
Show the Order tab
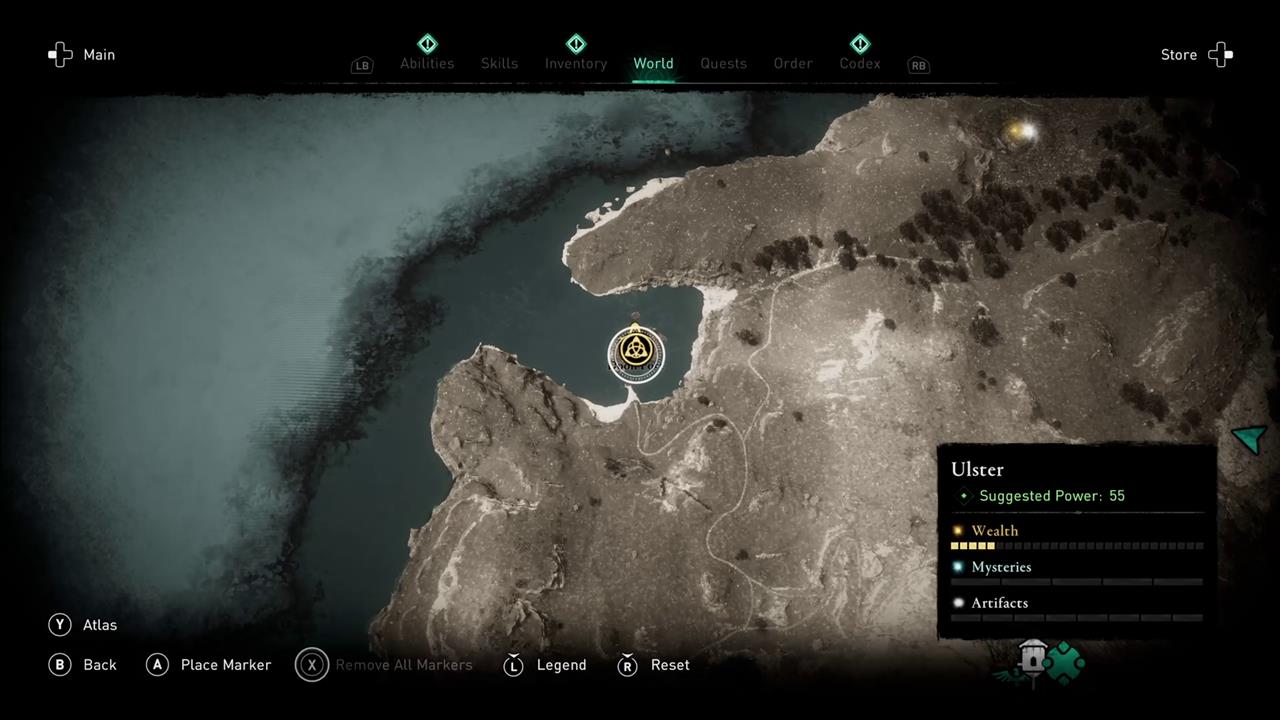(793, 63)
